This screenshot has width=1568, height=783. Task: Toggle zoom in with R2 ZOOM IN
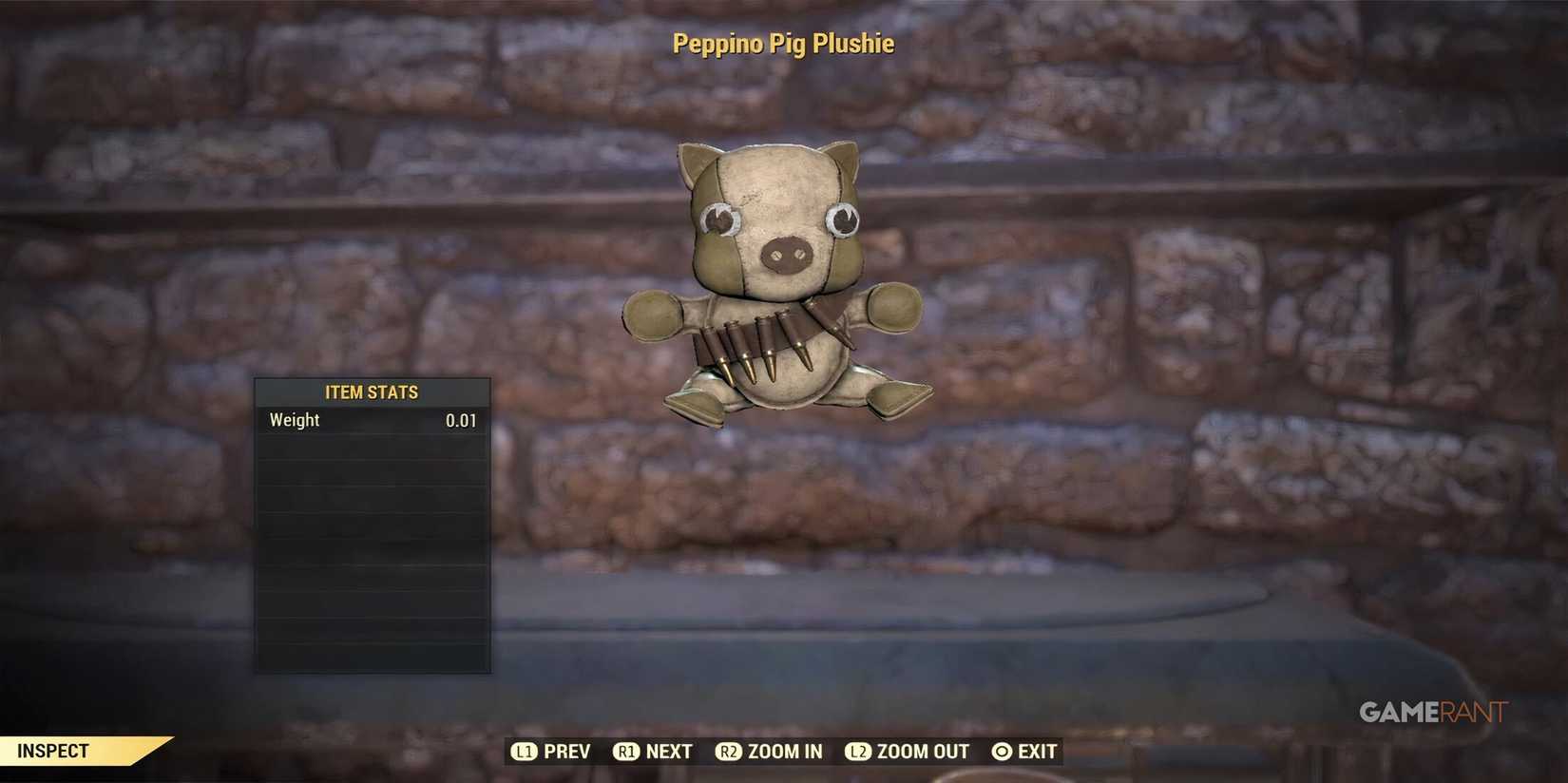point(770,751)
